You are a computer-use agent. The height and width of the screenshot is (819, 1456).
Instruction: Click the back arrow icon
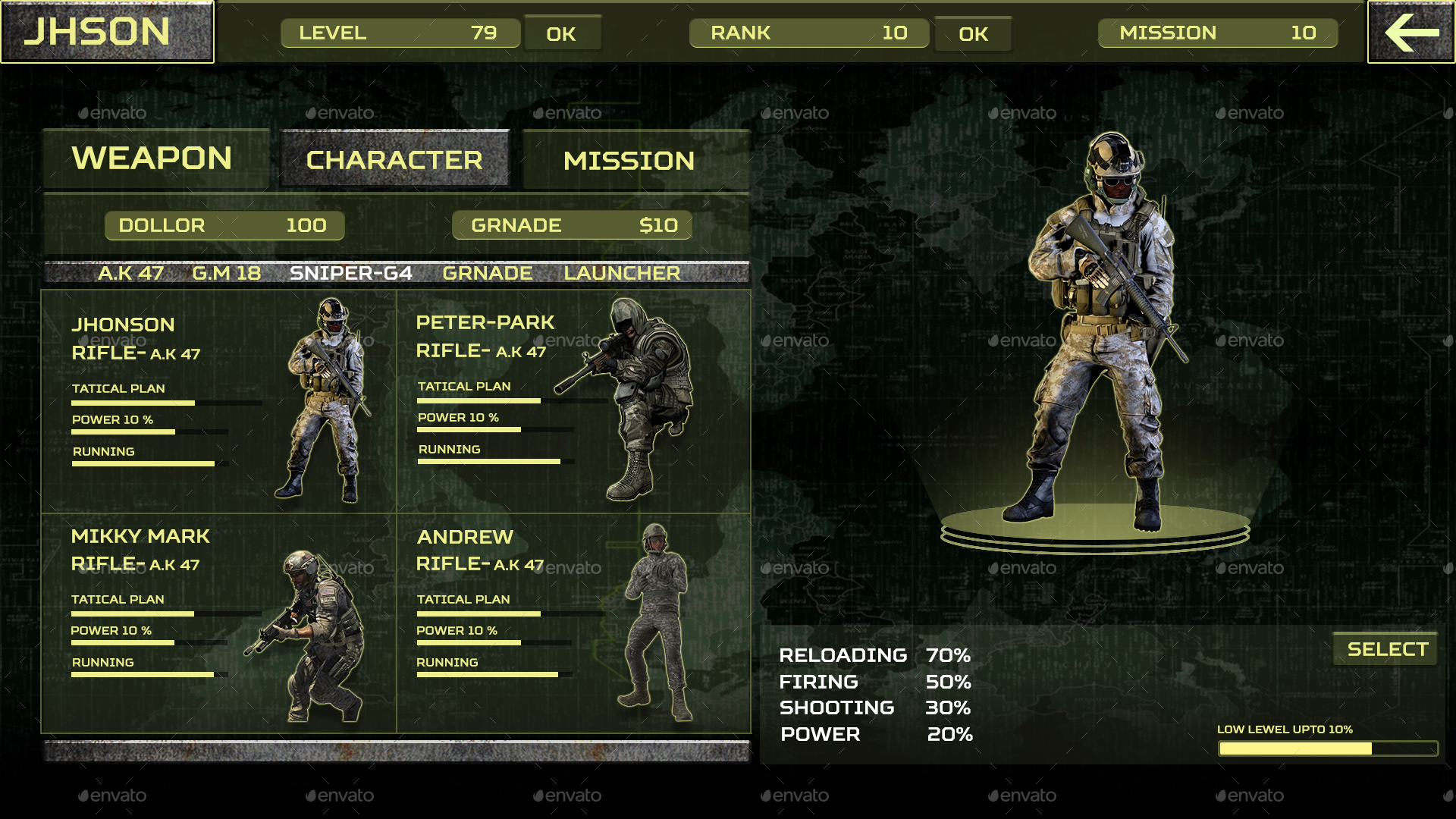[x=1410, y=33]
